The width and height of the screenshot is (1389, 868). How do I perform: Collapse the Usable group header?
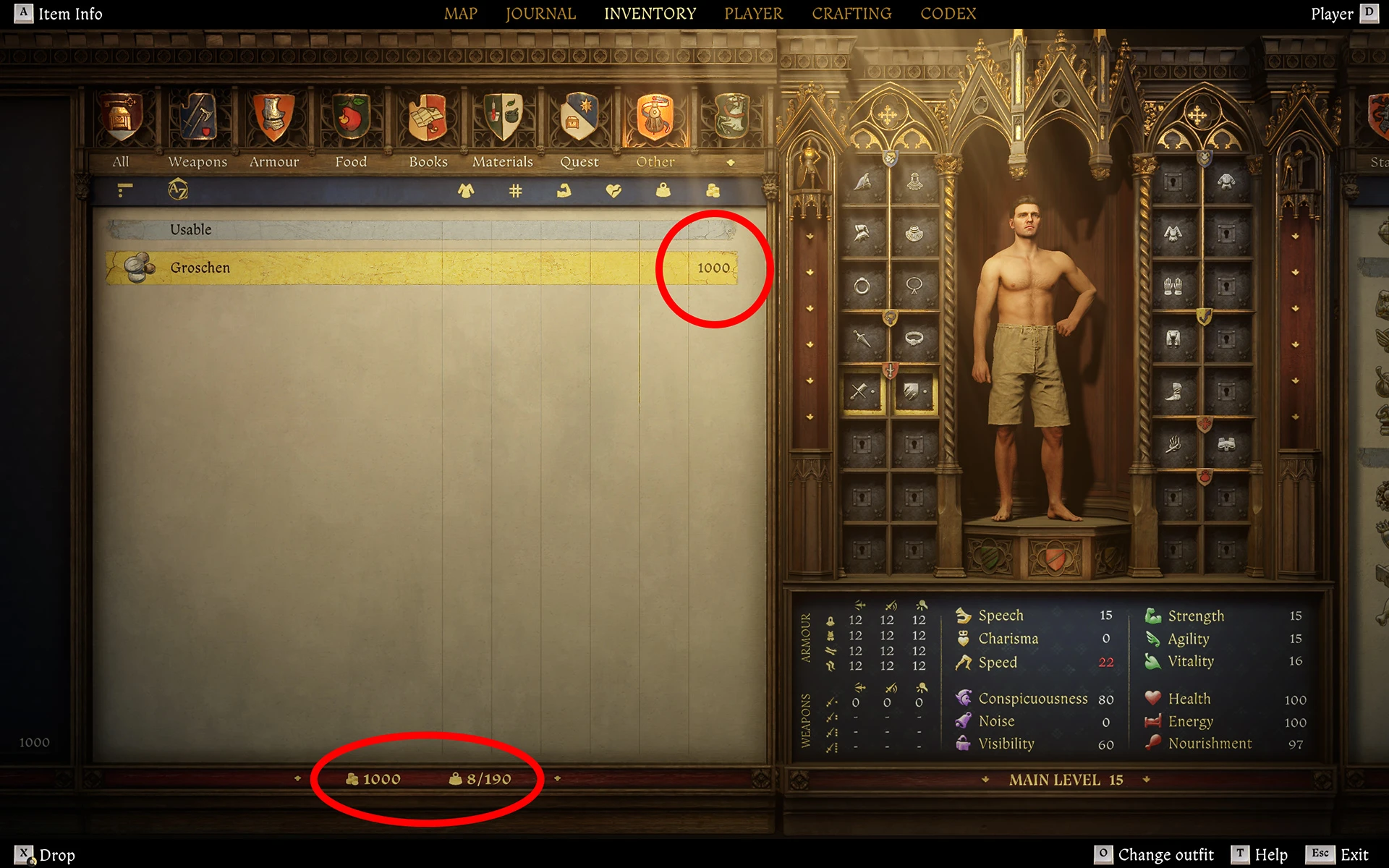pos(190,229)
